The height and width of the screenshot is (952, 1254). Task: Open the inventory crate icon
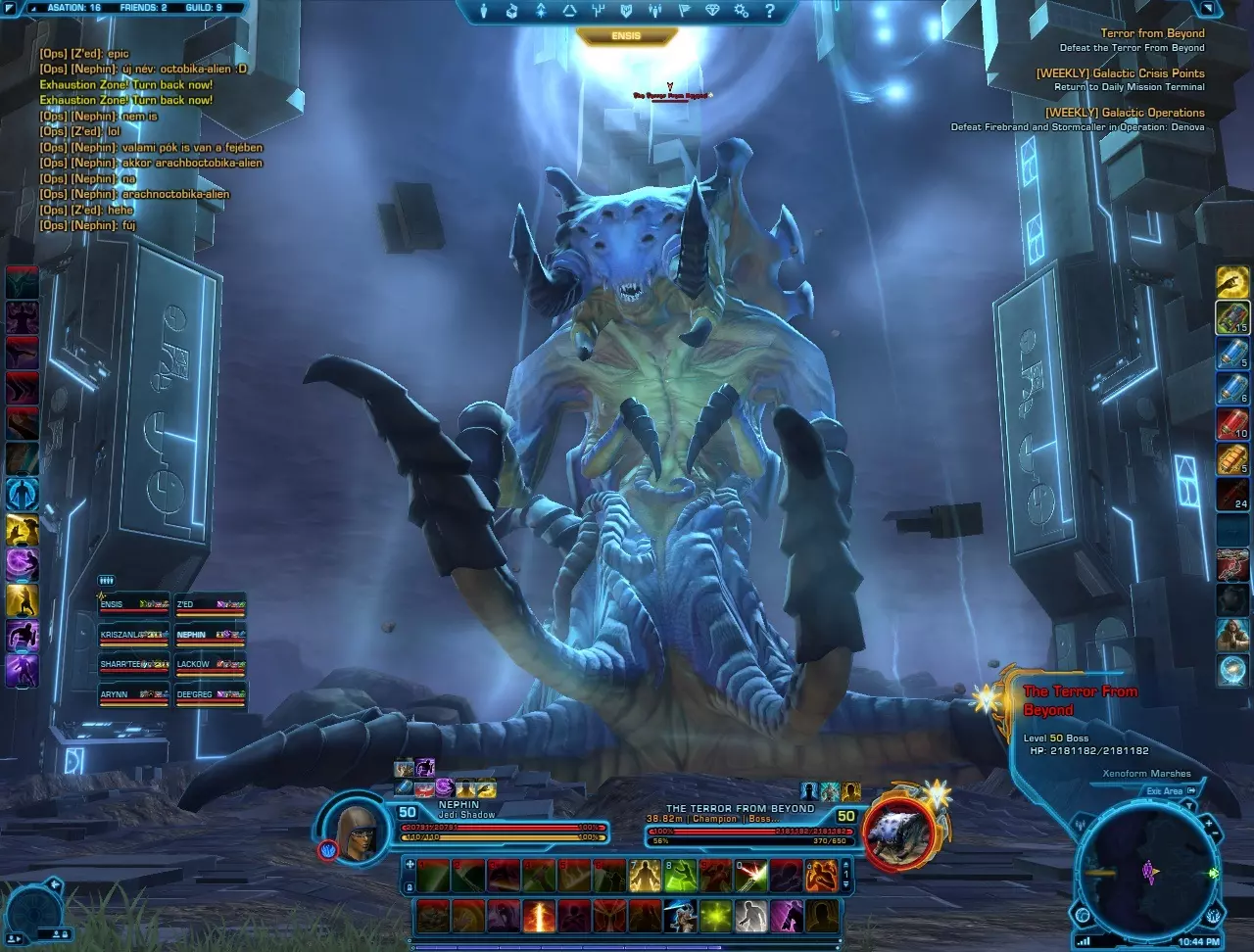point(511,12)
